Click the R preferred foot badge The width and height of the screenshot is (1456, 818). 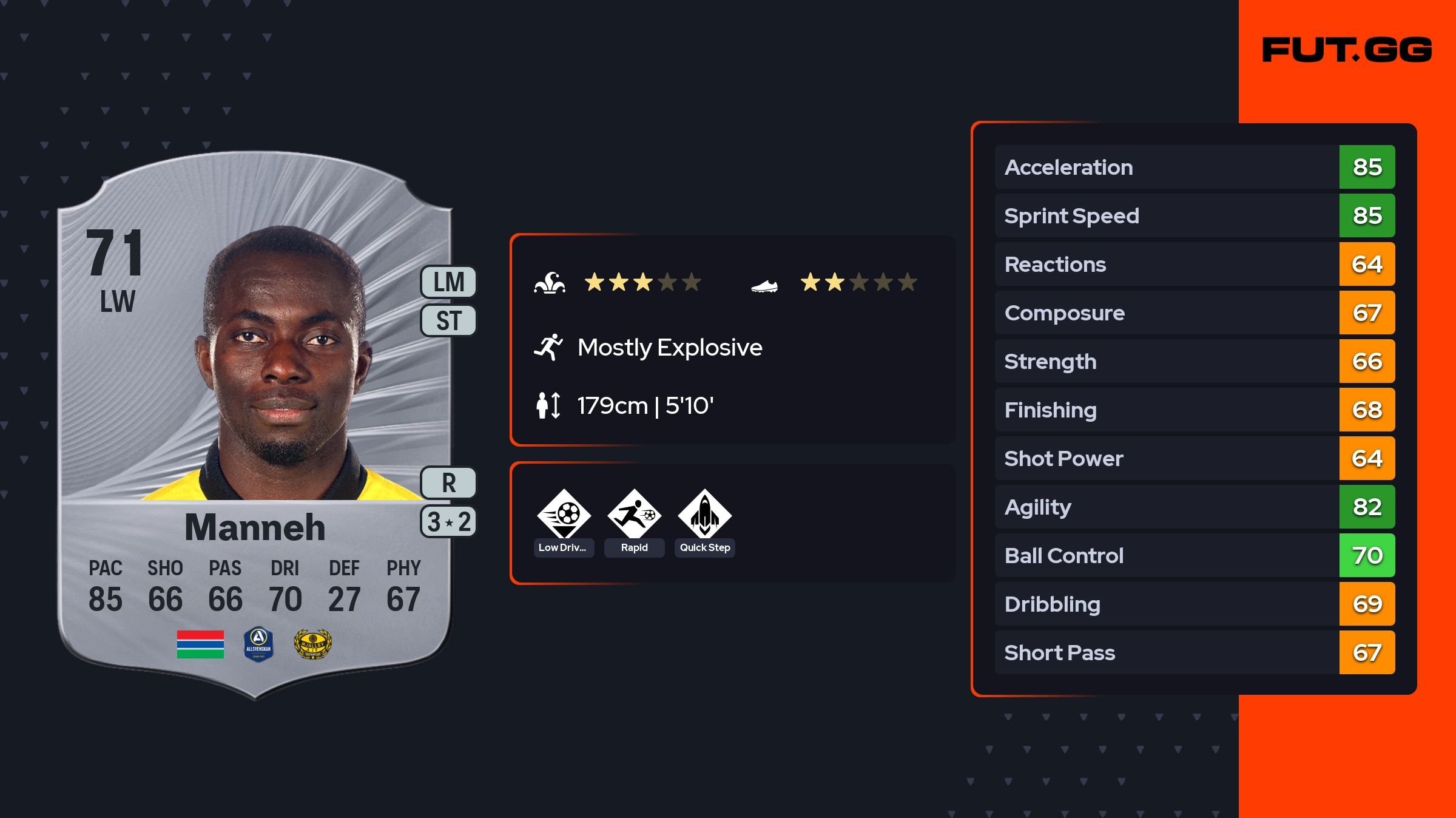449,483
